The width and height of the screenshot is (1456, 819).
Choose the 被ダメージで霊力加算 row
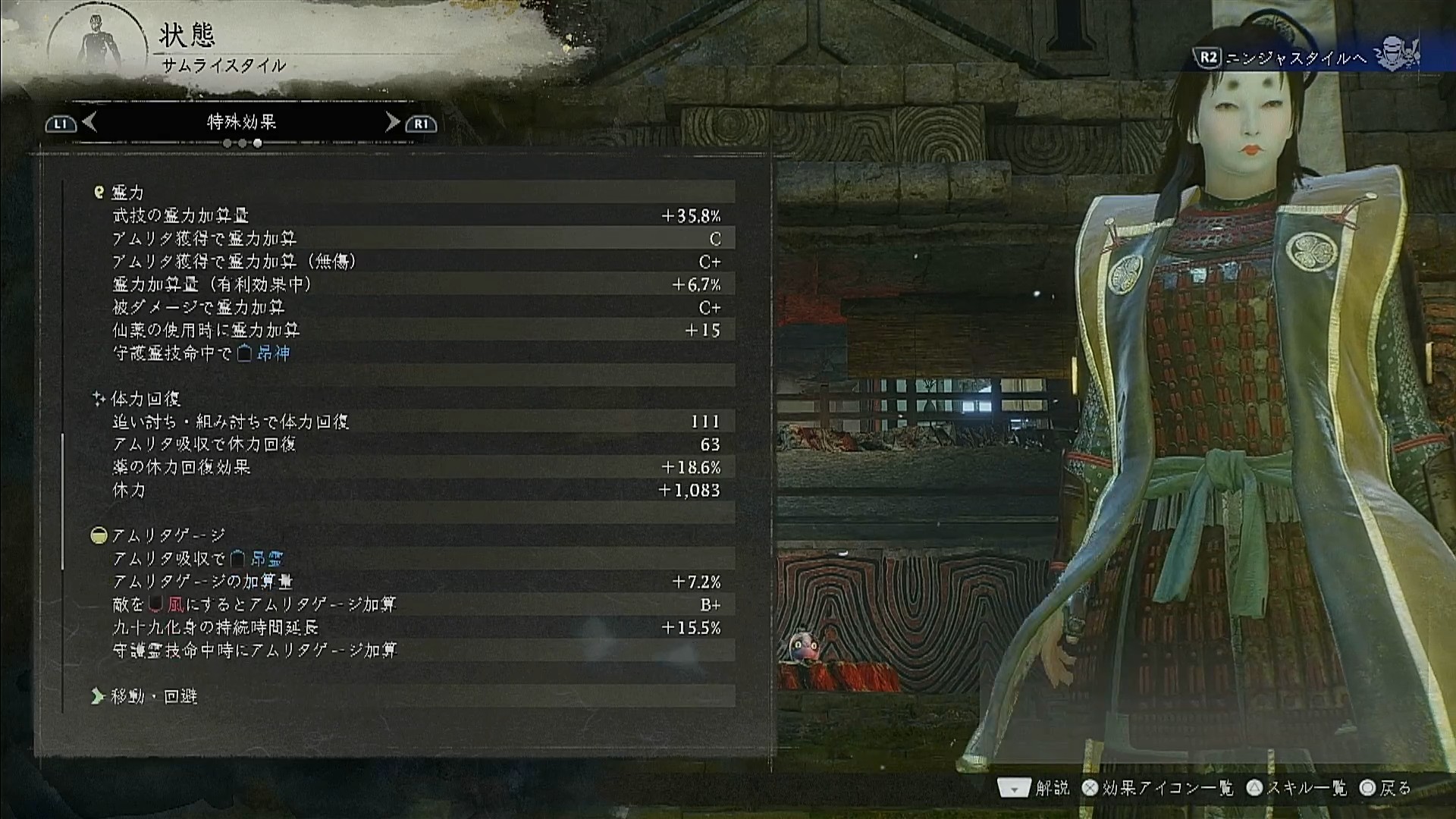pyautogui.click(x=413, y=307)
